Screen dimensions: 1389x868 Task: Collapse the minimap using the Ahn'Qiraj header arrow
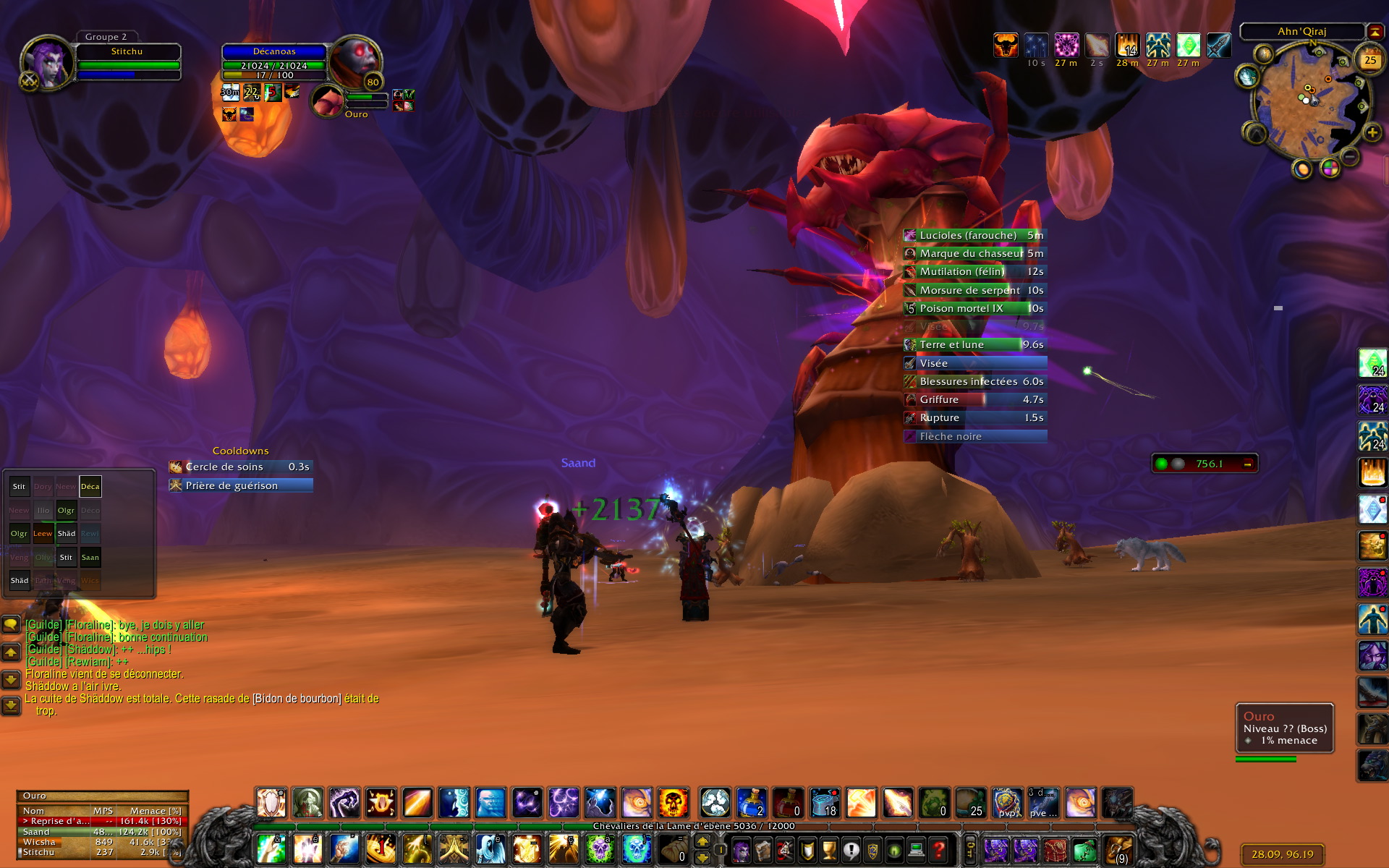(x=1375, y=31)
